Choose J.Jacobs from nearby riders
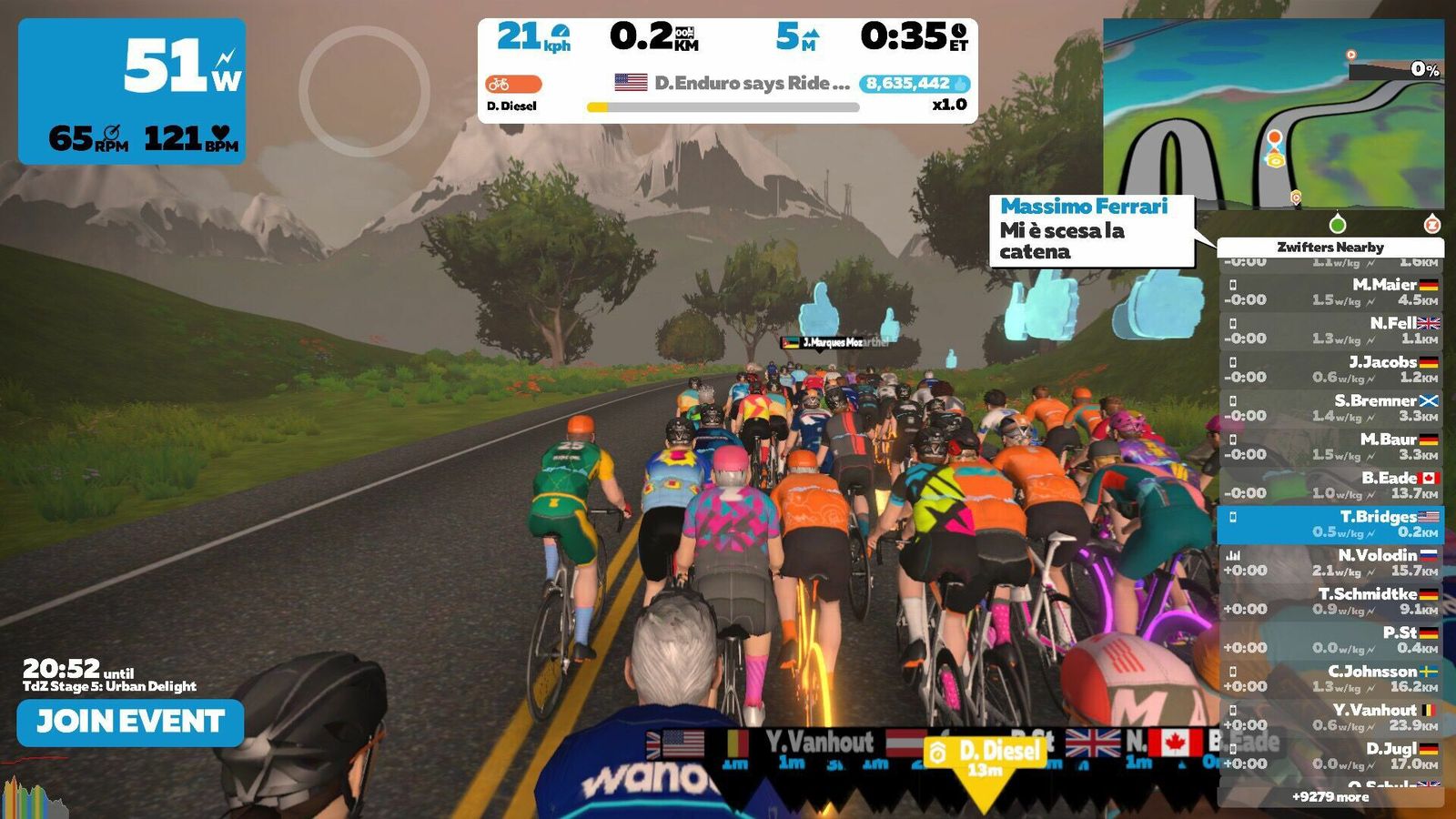Screen dimensions: 1456x819 click(x=1330, y=369)
